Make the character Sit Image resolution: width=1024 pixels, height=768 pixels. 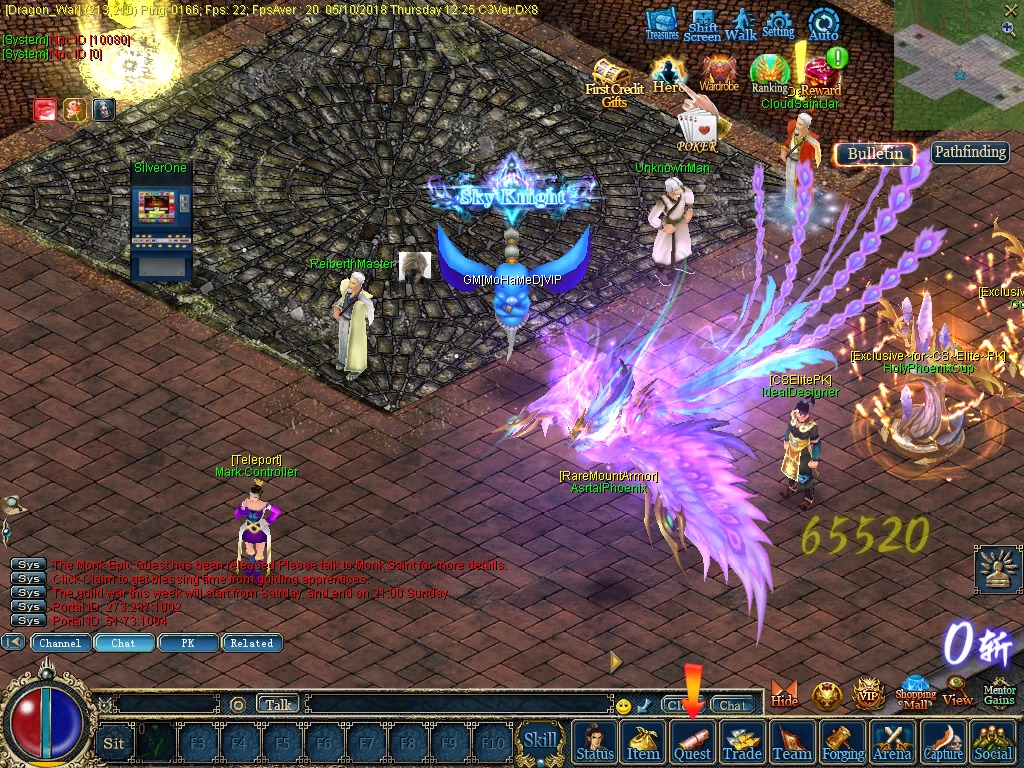point(114,743)
